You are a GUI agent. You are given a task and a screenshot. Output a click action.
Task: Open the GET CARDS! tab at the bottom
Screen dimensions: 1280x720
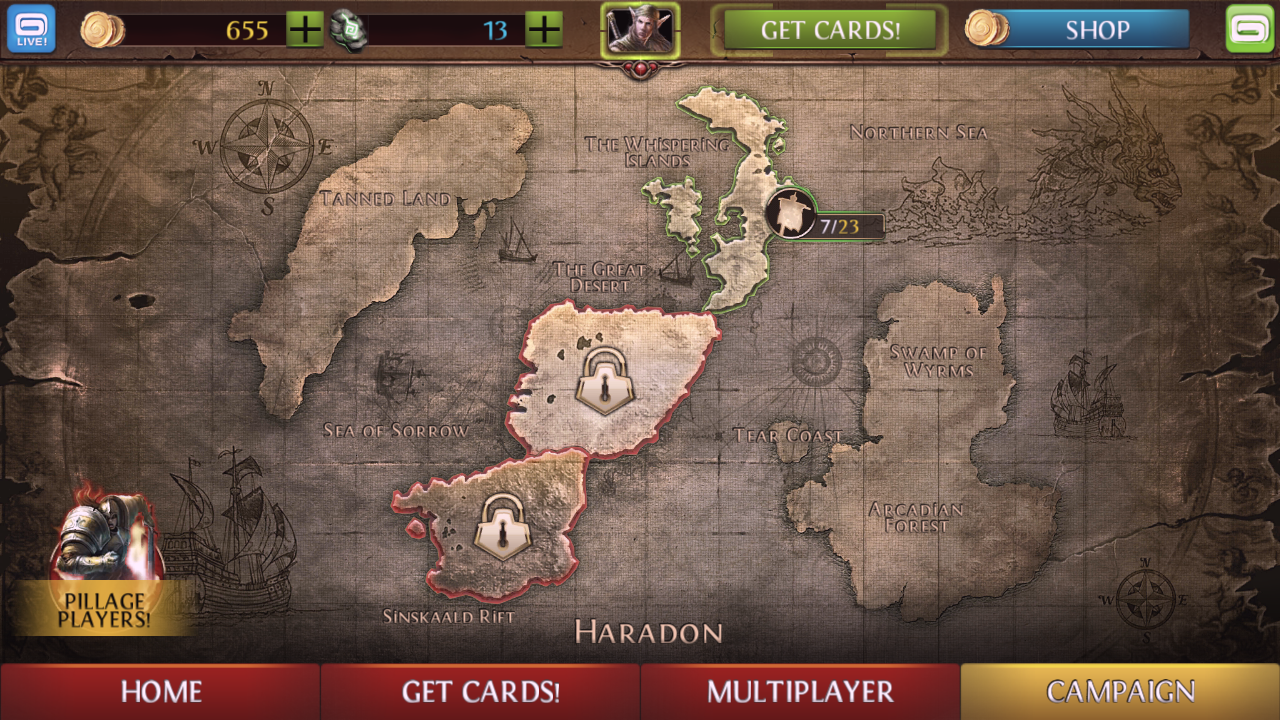[x=480, y=691]
